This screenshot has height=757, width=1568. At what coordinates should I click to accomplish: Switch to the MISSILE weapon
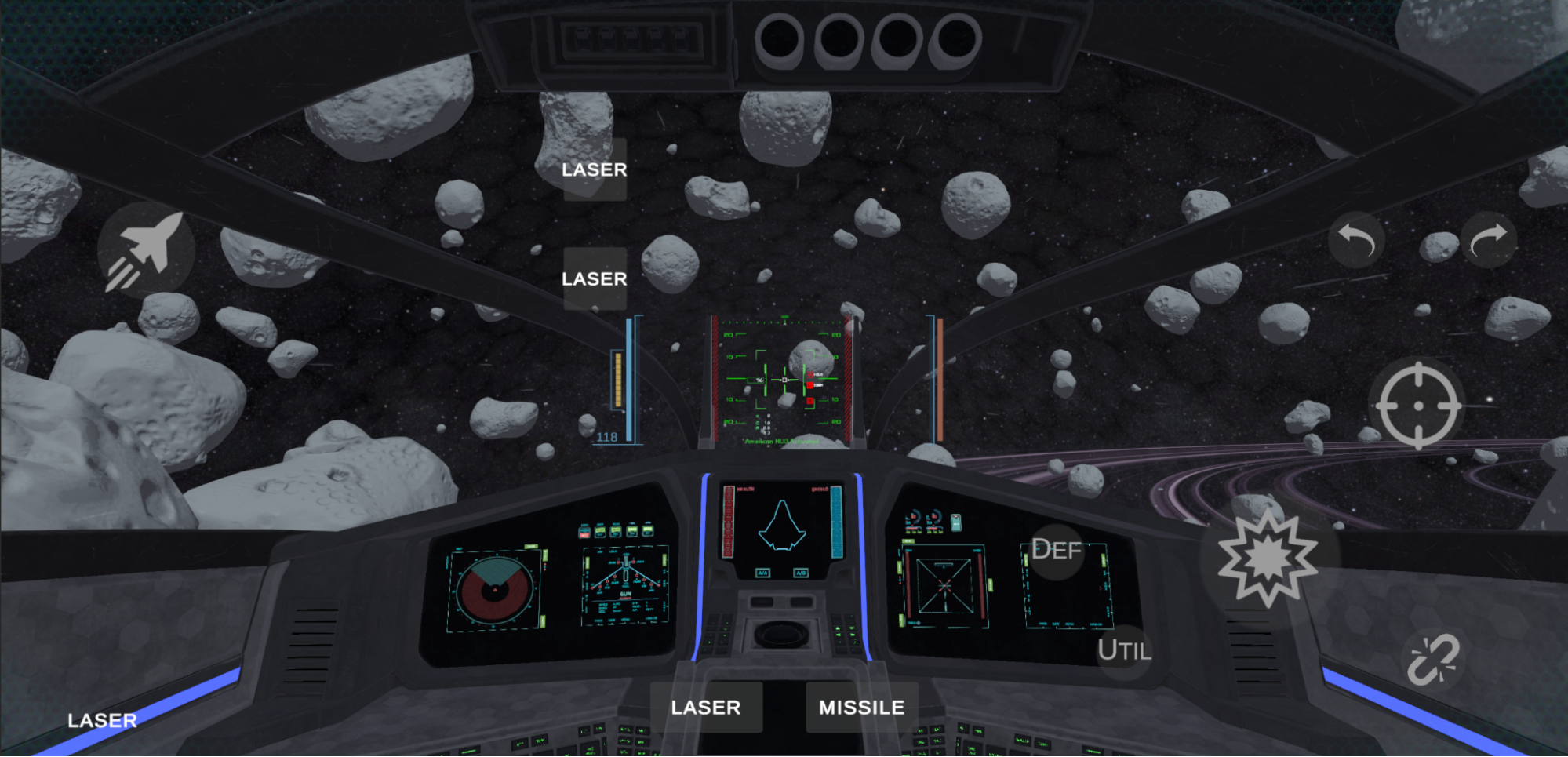(x=861, y=708)
